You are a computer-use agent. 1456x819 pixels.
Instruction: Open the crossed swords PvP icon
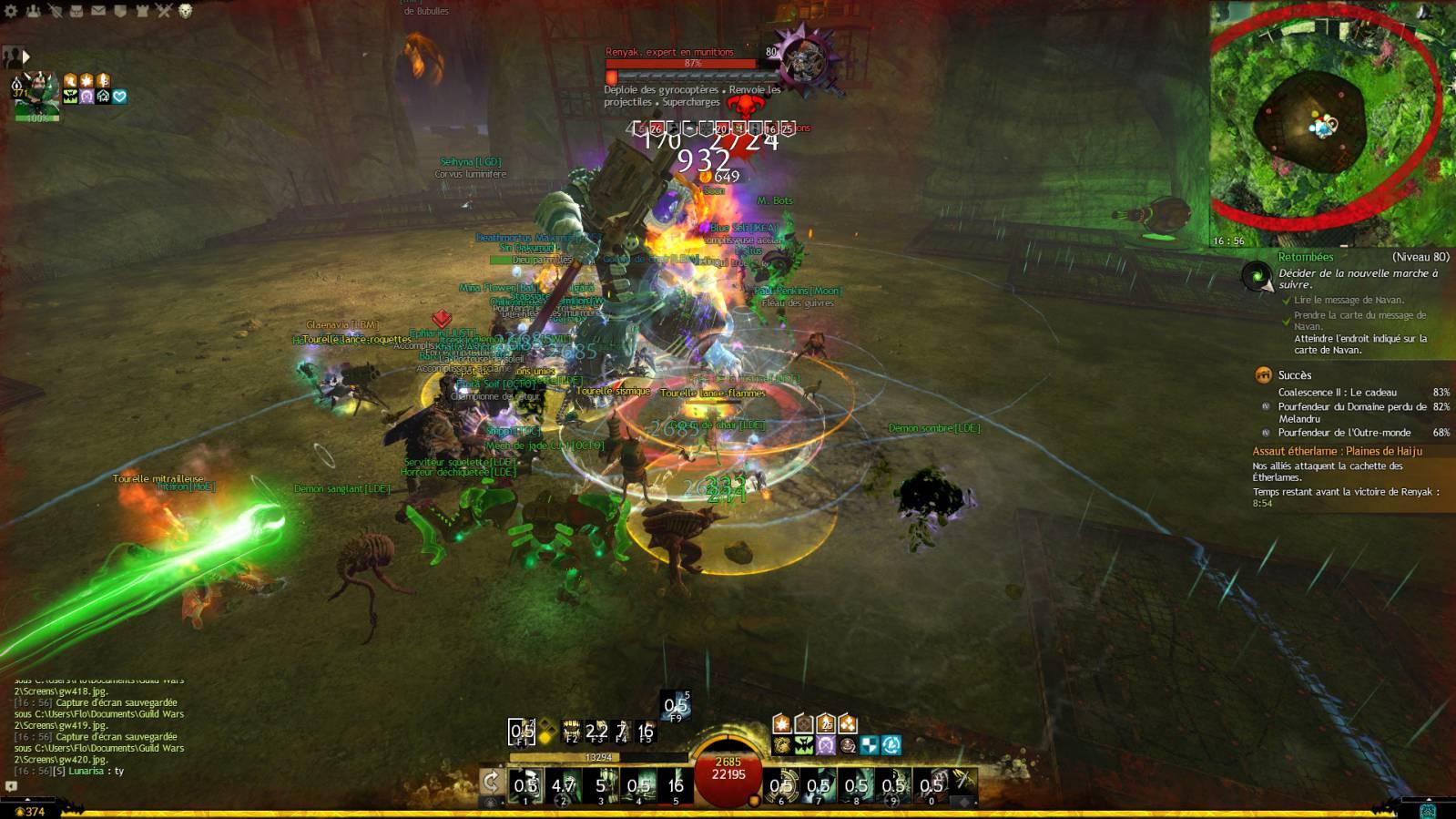tap(164, 11)
